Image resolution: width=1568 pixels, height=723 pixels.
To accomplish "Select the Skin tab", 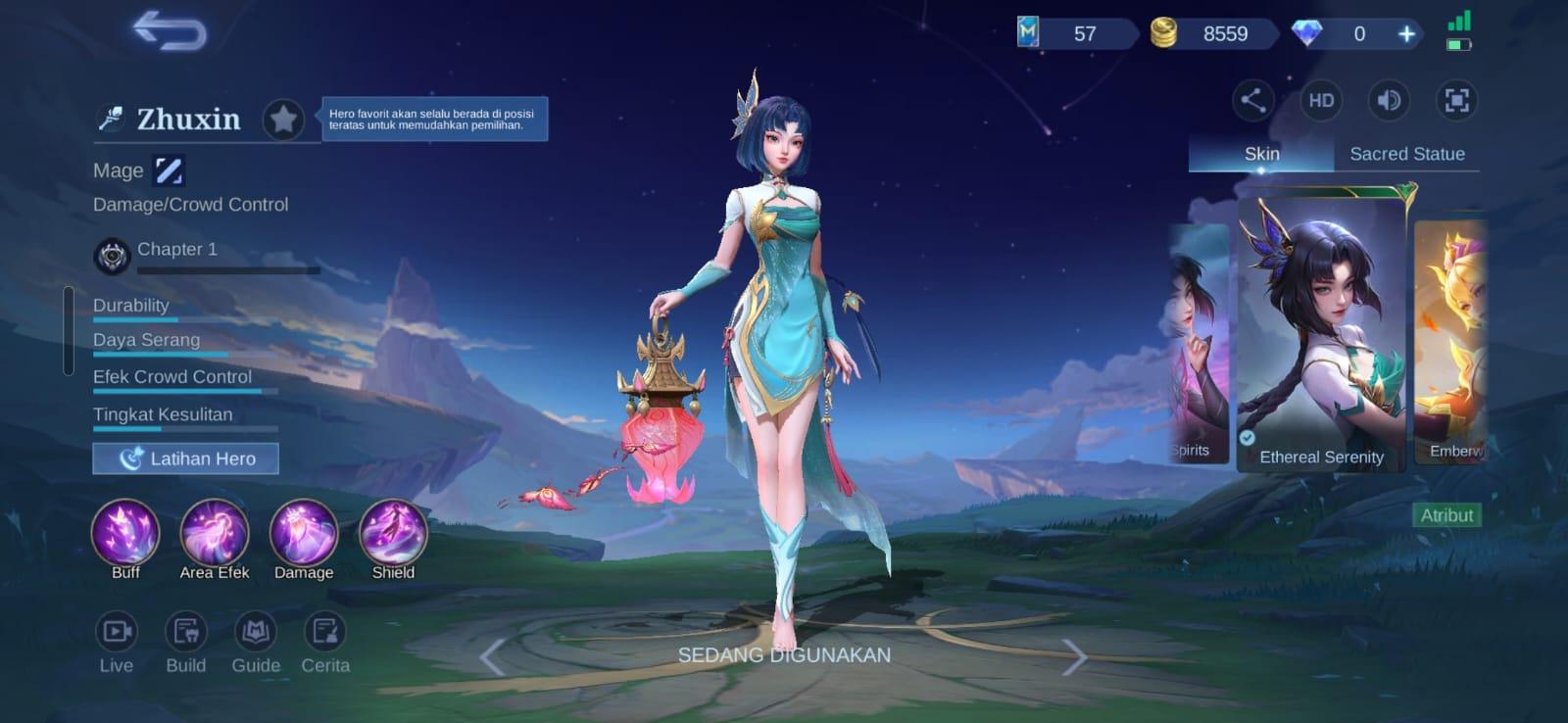I will [x=1261, y=154].
